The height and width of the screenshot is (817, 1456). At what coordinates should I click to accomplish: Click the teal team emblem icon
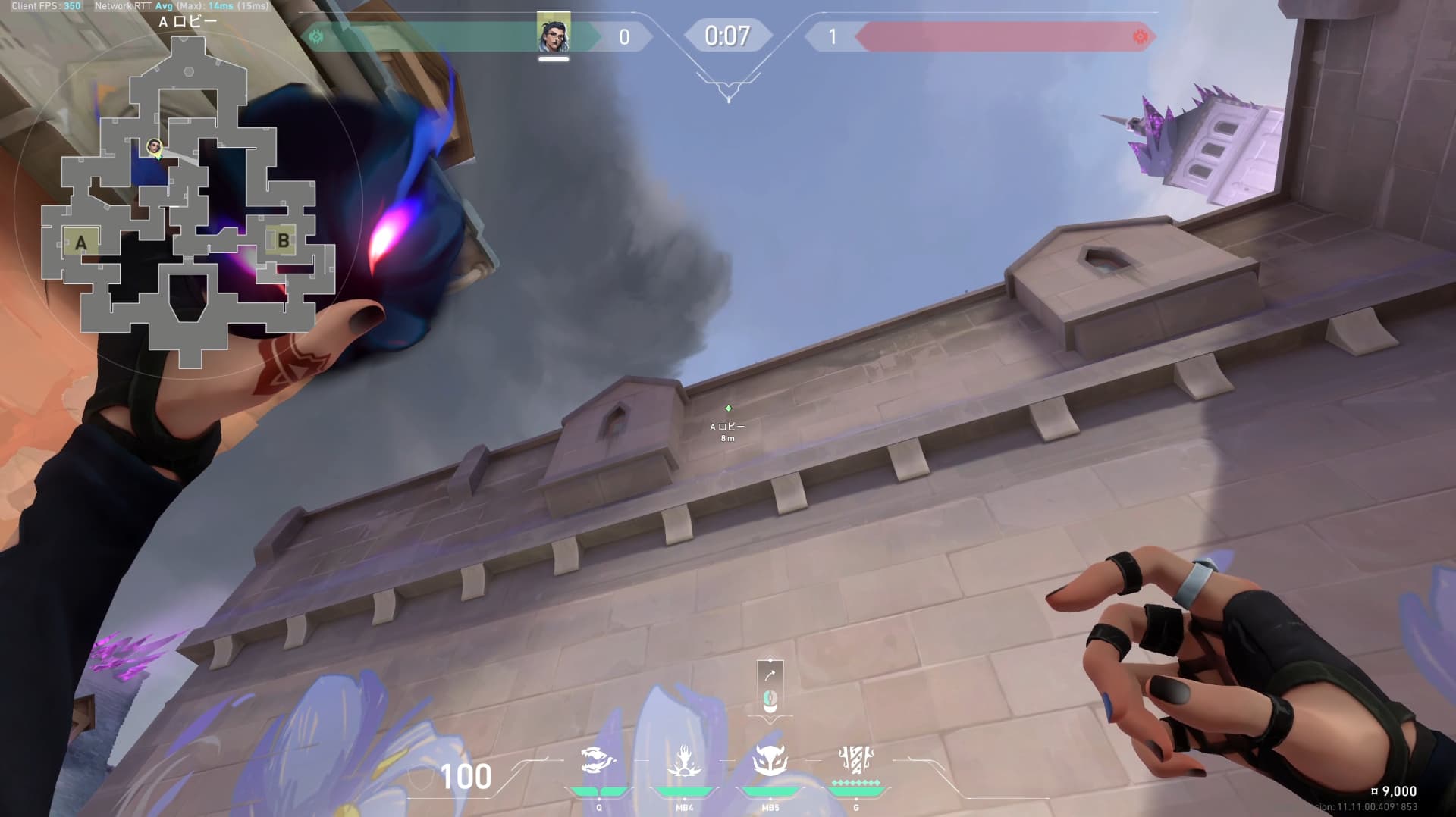[x=317, y=36]
